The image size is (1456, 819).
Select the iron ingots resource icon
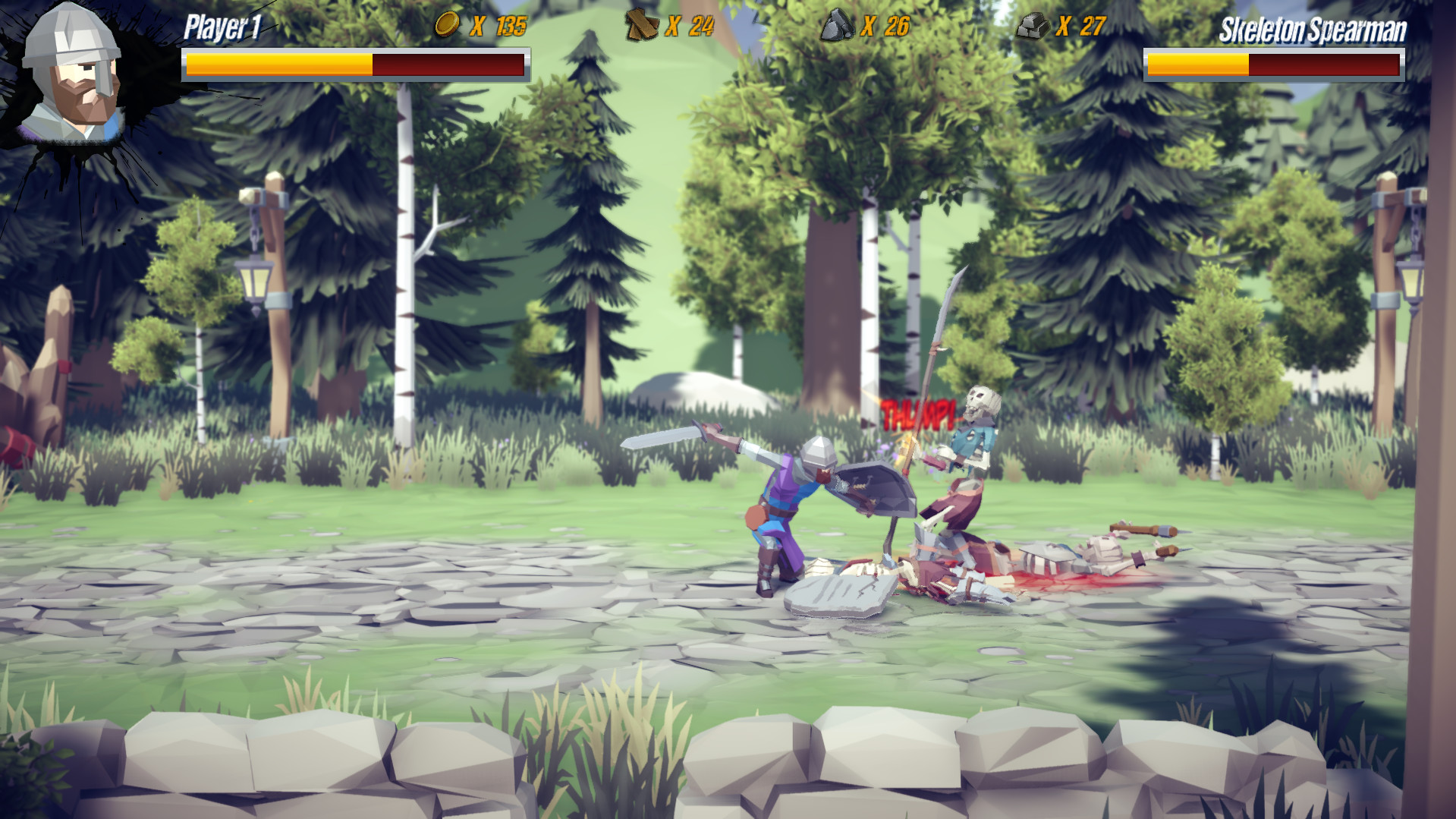(1033, 25)
